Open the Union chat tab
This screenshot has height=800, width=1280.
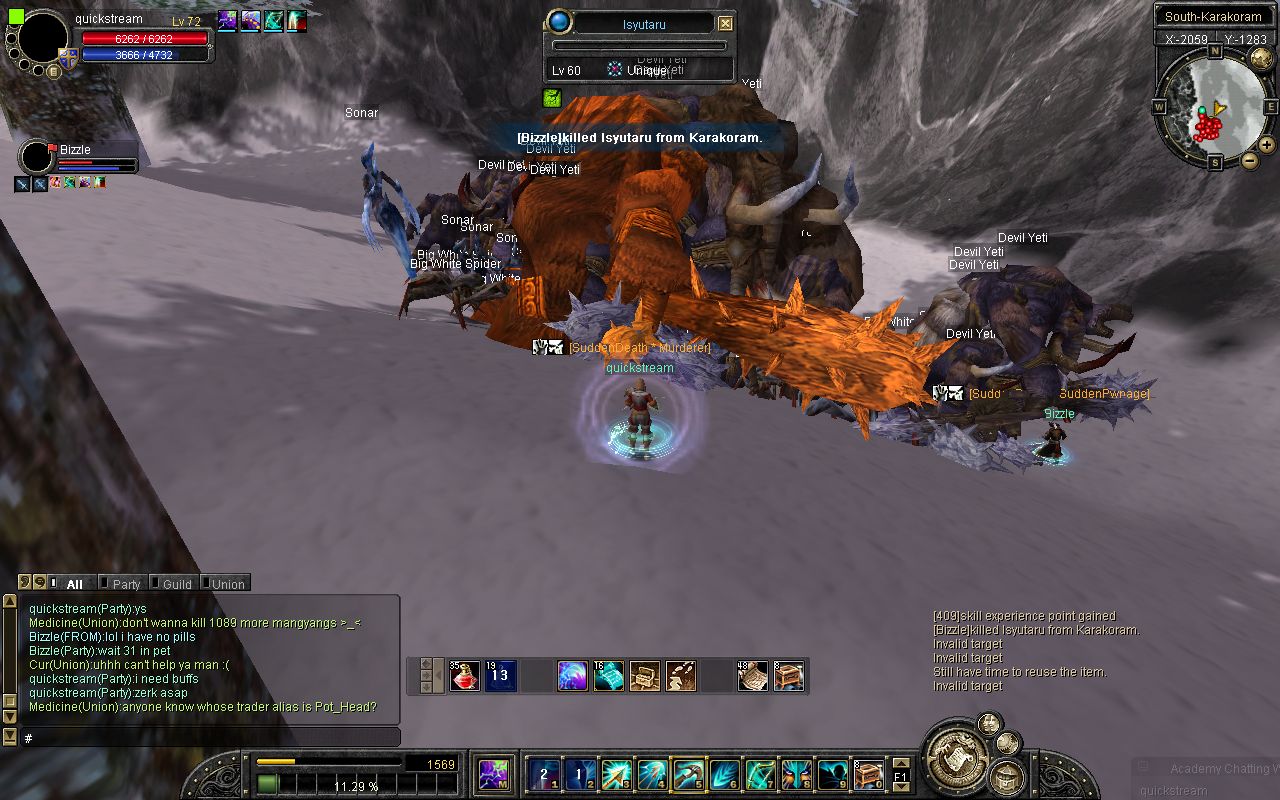point(227,584)
